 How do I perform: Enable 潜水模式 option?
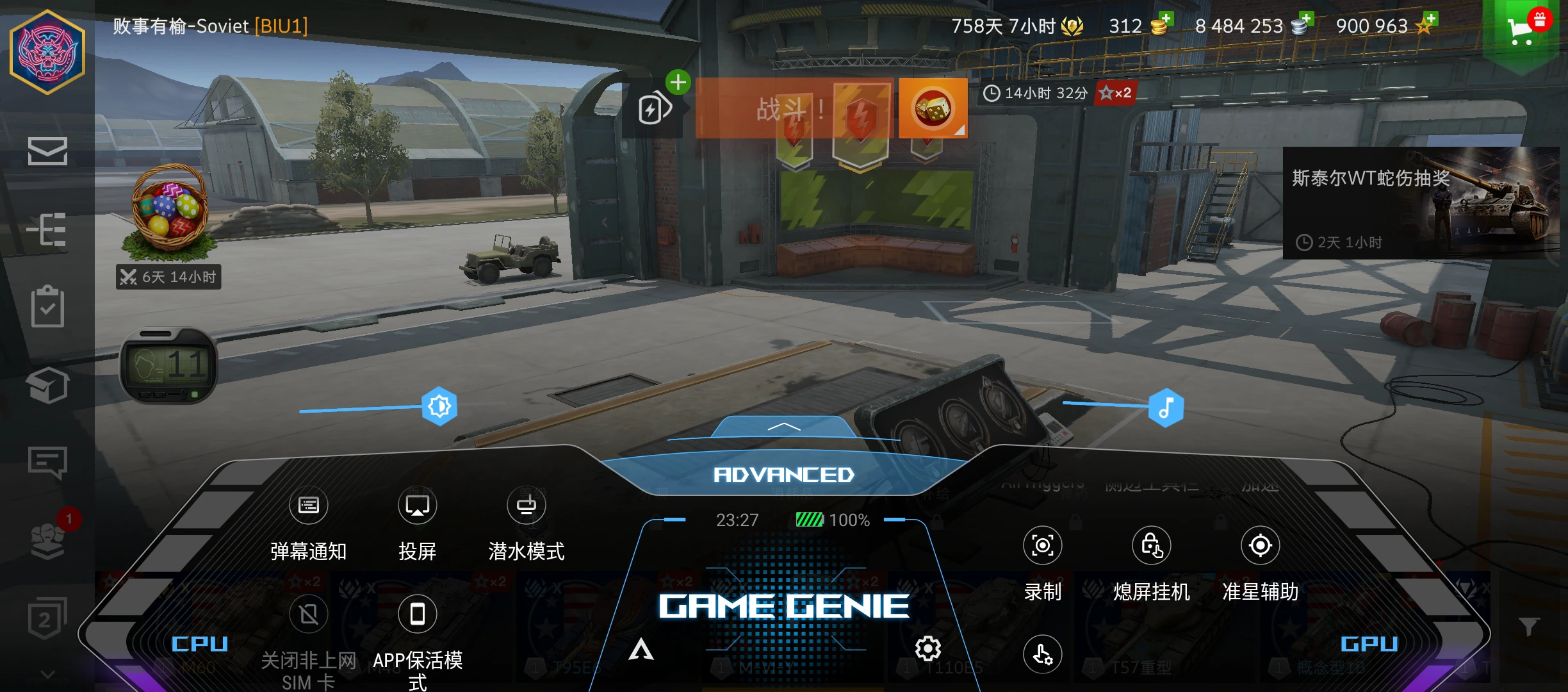point(527,506)
